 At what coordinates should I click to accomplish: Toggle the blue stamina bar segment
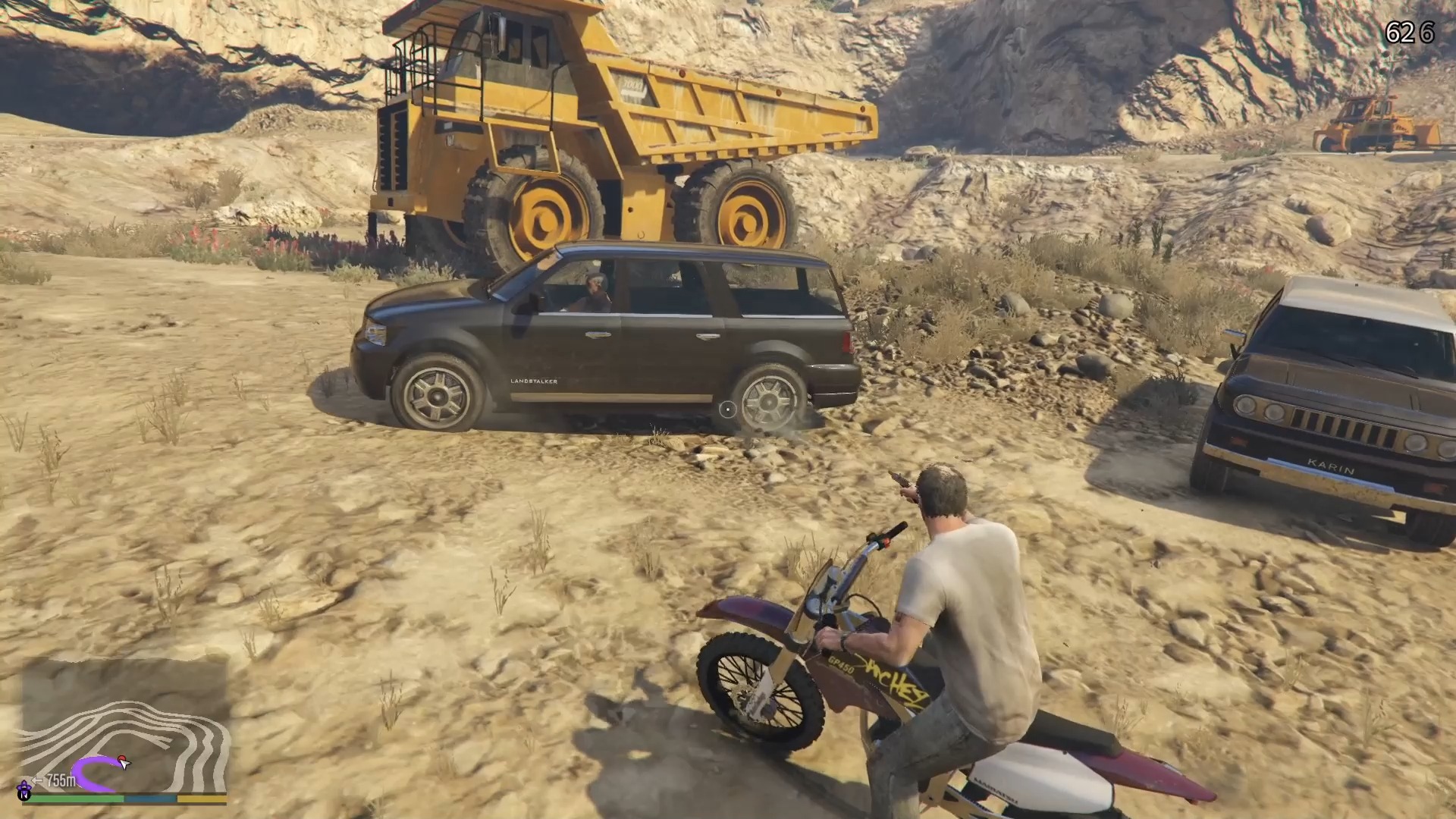(150, 799)
